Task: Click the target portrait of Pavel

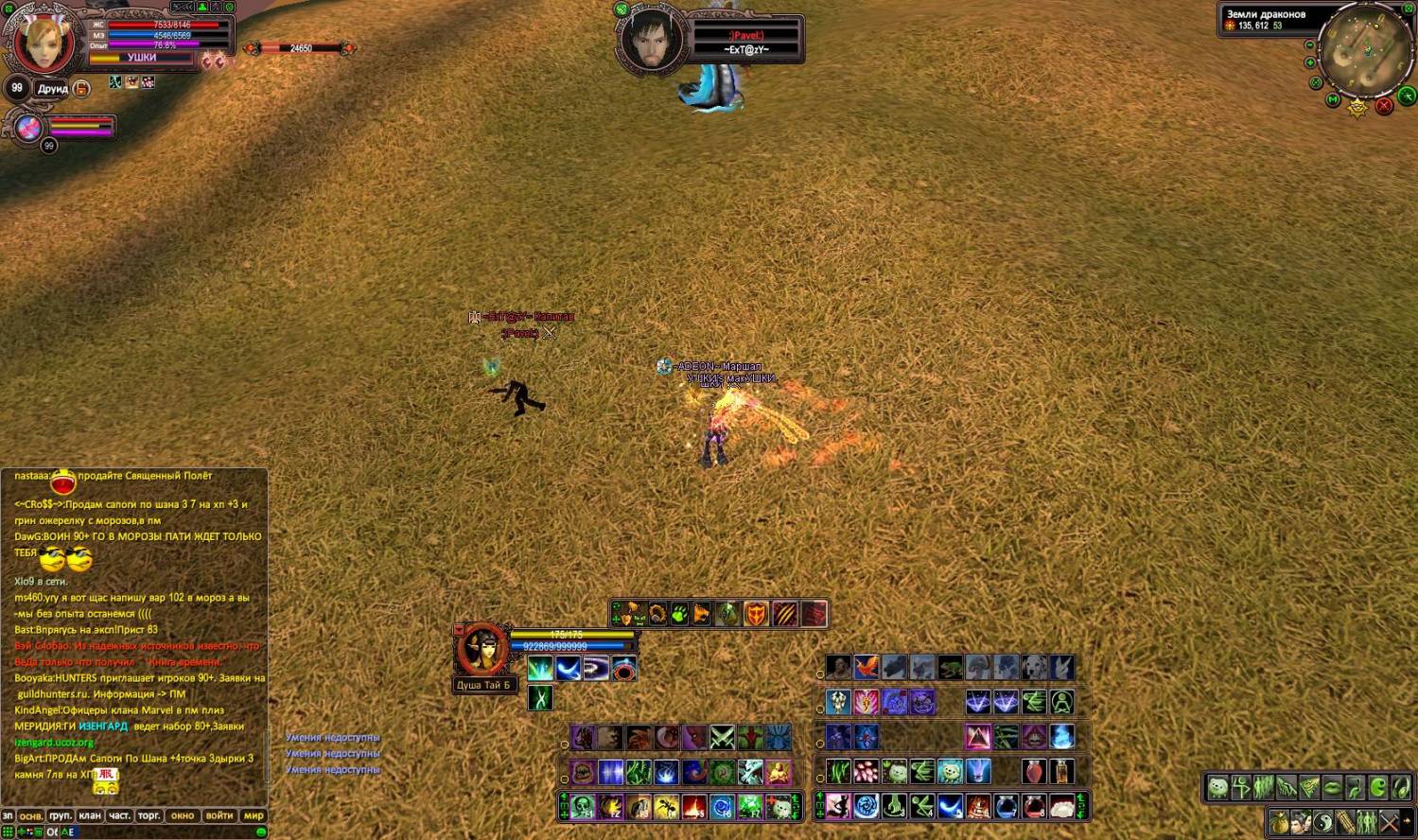Action: [x=651, y=41]
